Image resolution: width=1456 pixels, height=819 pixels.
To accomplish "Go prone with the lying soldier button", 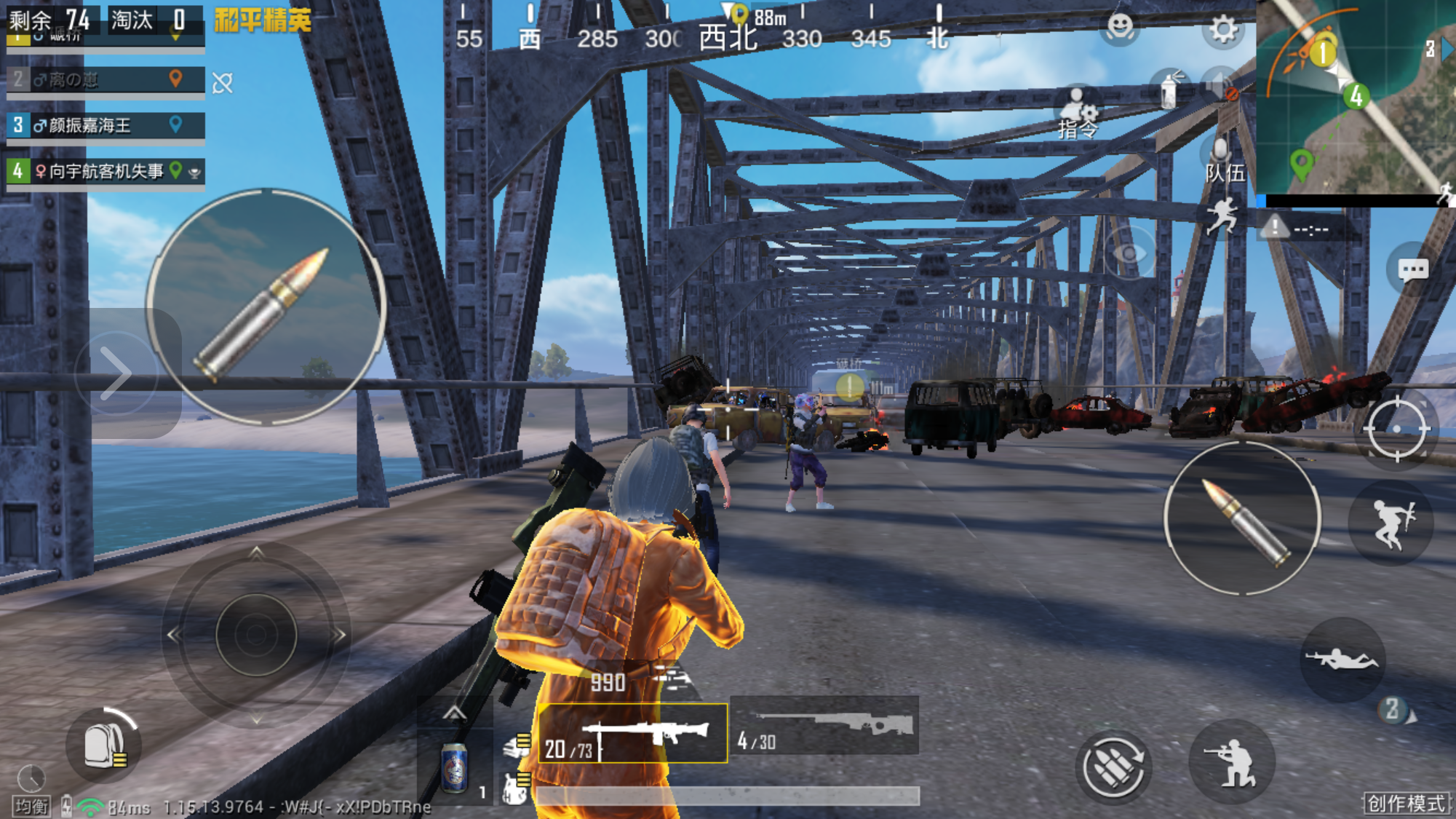I will pos(1342,660).
